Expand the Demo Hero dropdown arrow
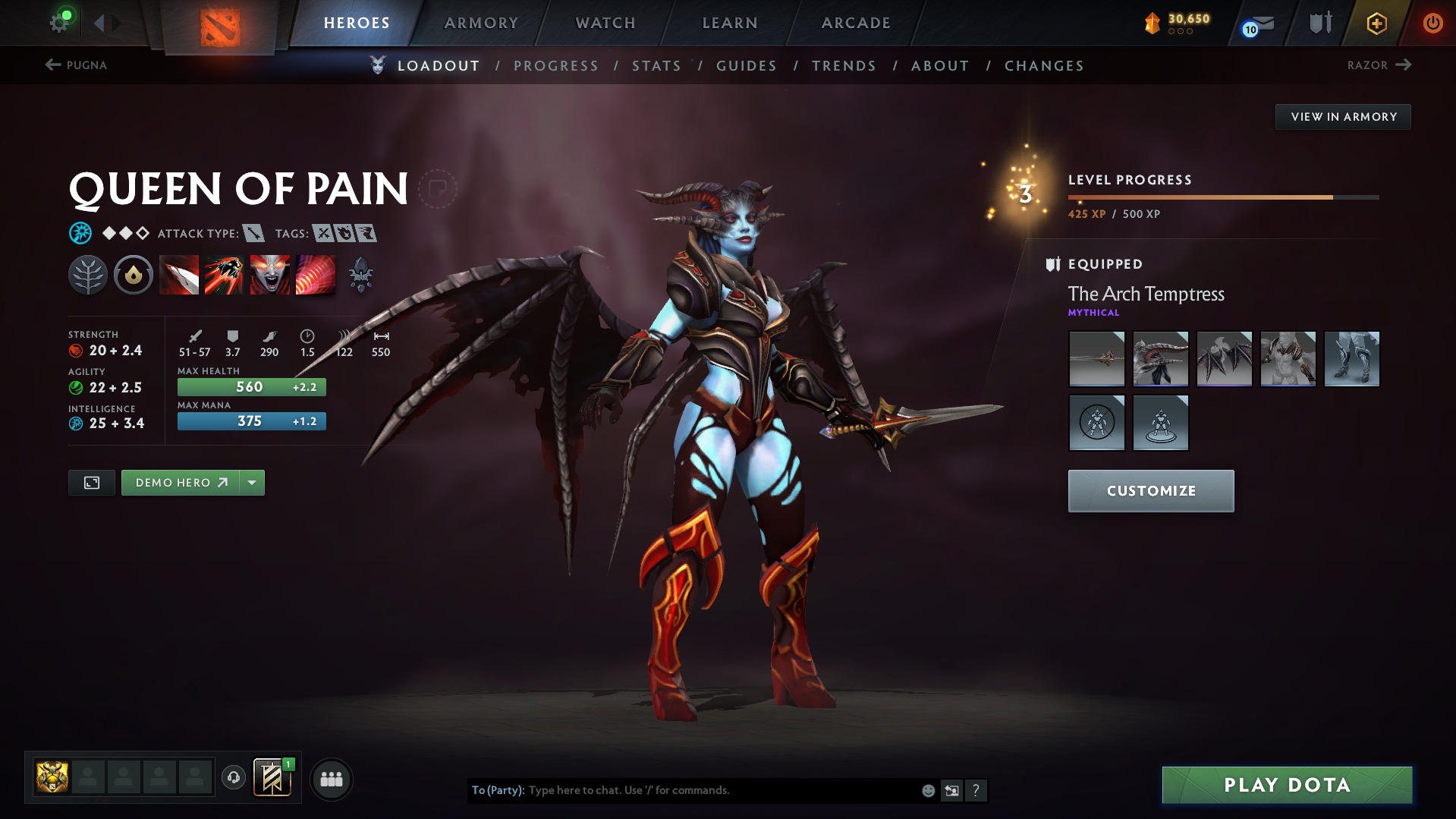Screen dimensions: 1456x819 [252, 483]
